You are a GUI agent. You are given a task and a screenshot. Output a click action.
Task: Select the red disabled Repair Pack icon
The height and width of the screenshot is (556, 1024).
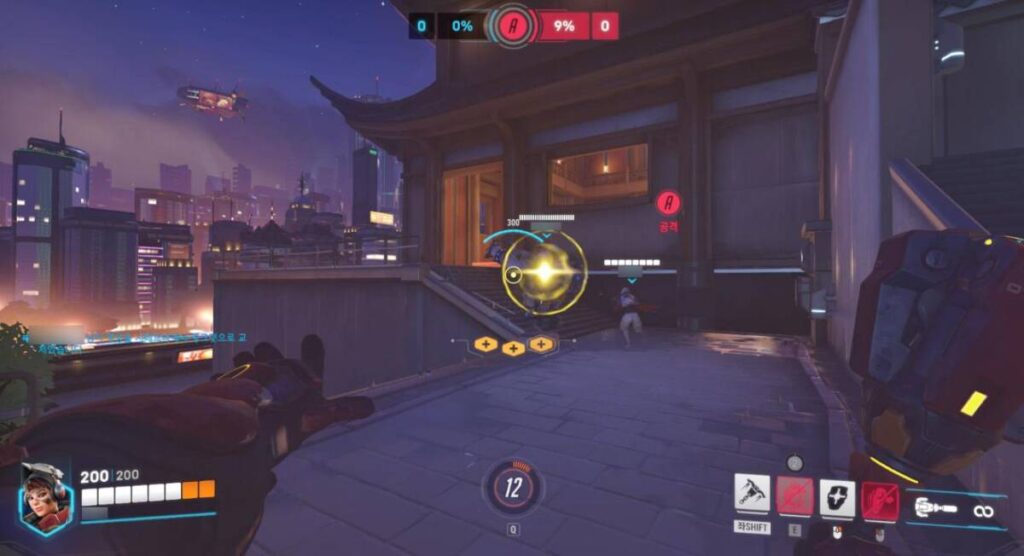click(x=795, y=495)
